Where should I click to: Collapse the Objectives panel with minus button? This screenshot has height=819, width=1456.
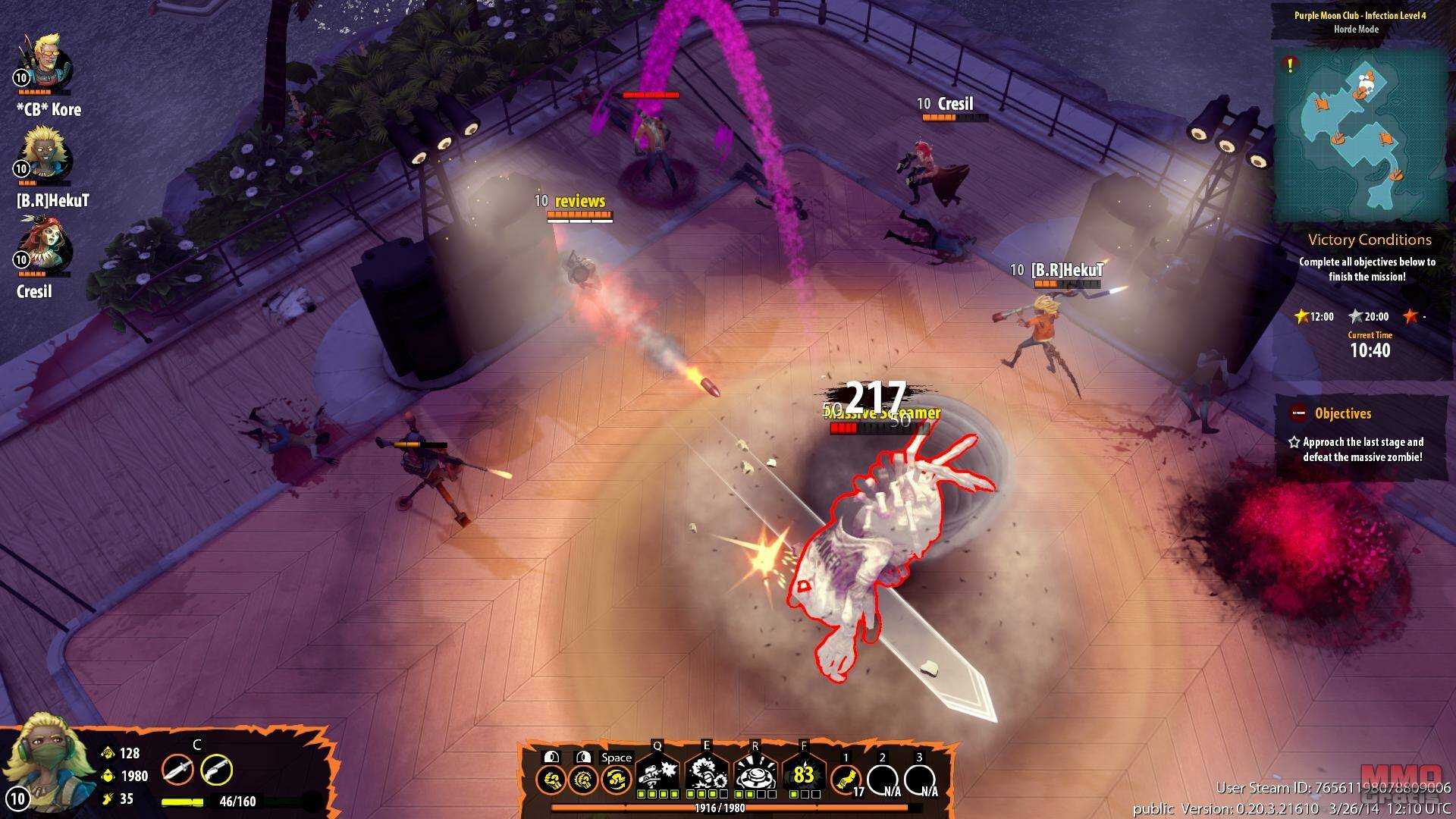tap(1298, 413)
